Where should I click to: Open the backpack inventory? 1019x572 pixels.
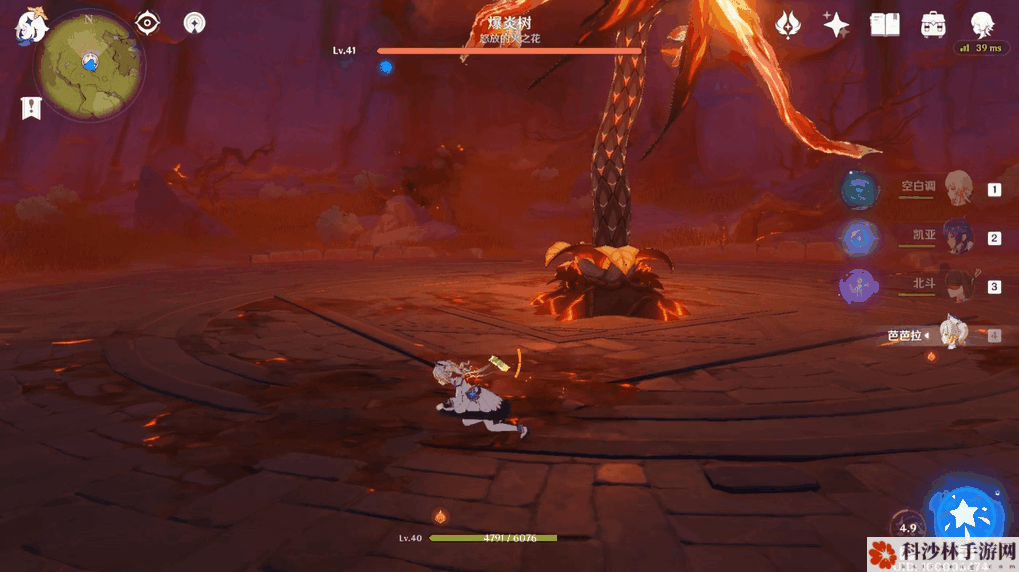[934, 25]
